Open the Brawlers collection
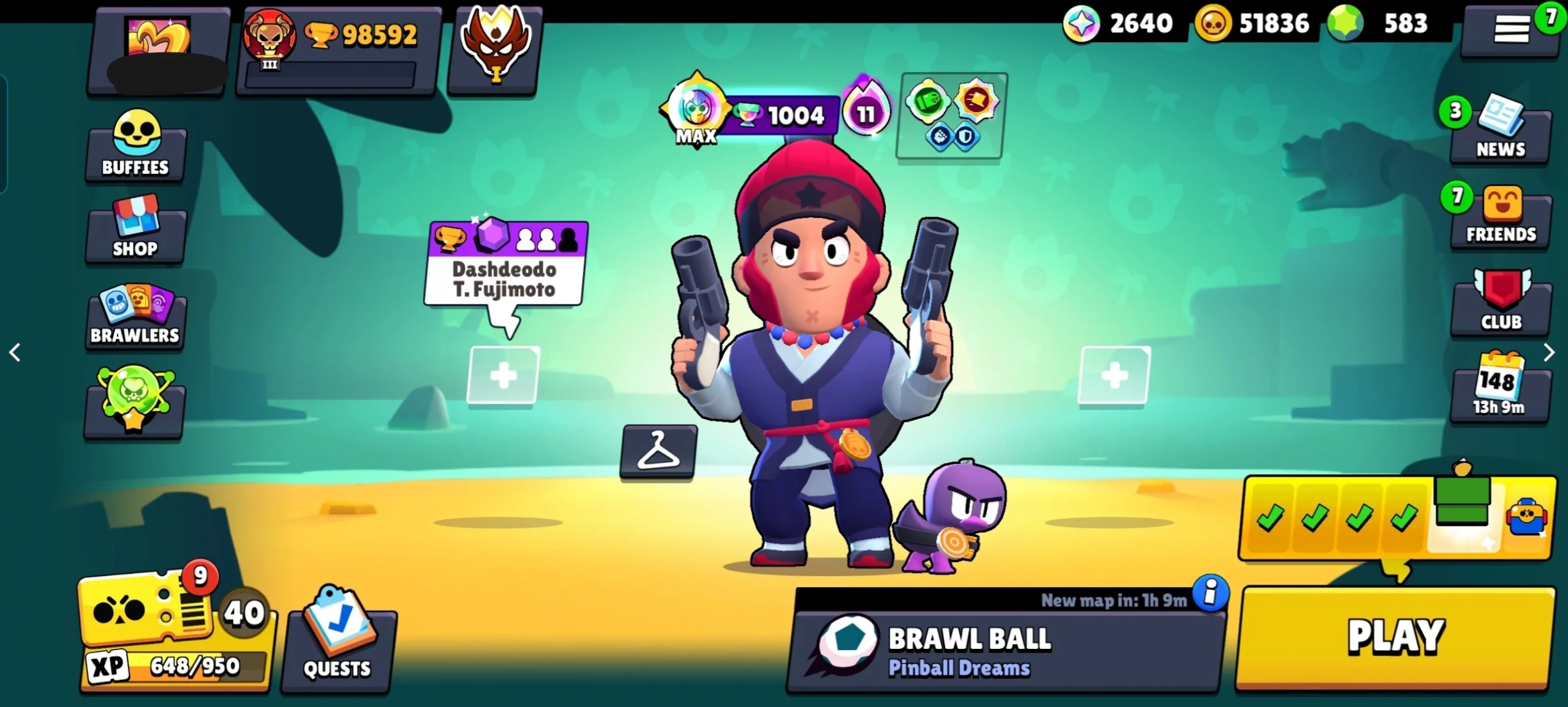The image size is (1568, 707). tap(135, 315)
